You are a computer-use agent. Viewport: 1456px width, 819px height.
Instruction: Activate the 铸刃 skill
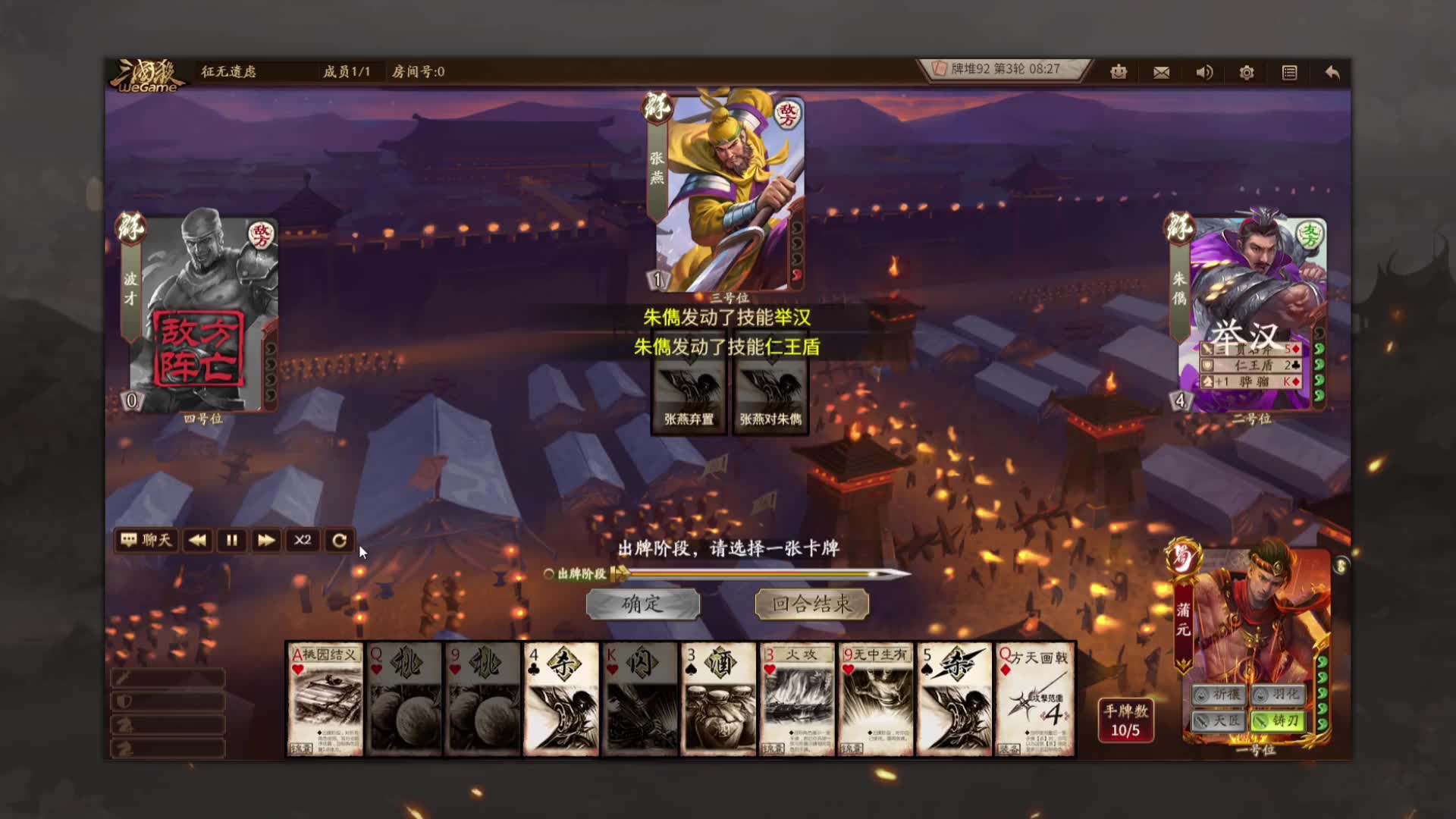tap(1278, 720)
